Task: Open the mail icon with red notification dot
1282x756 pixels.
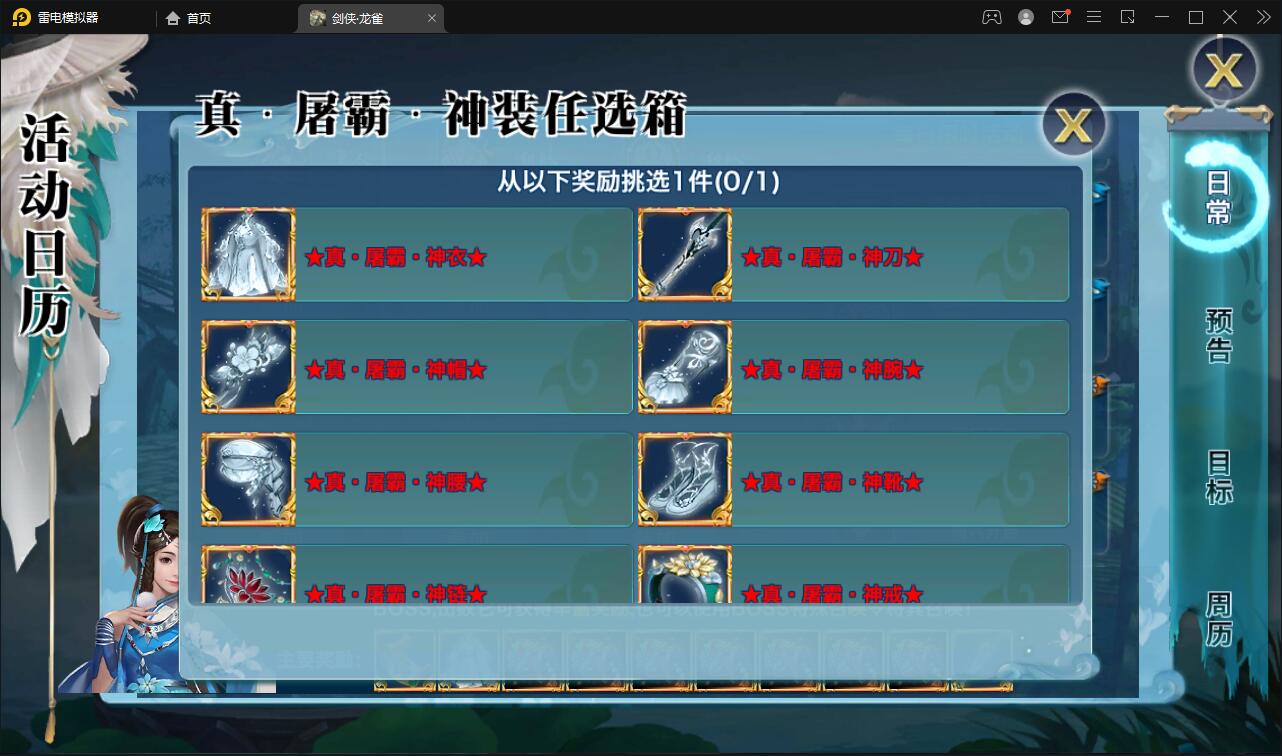Action: (1060, 17)
